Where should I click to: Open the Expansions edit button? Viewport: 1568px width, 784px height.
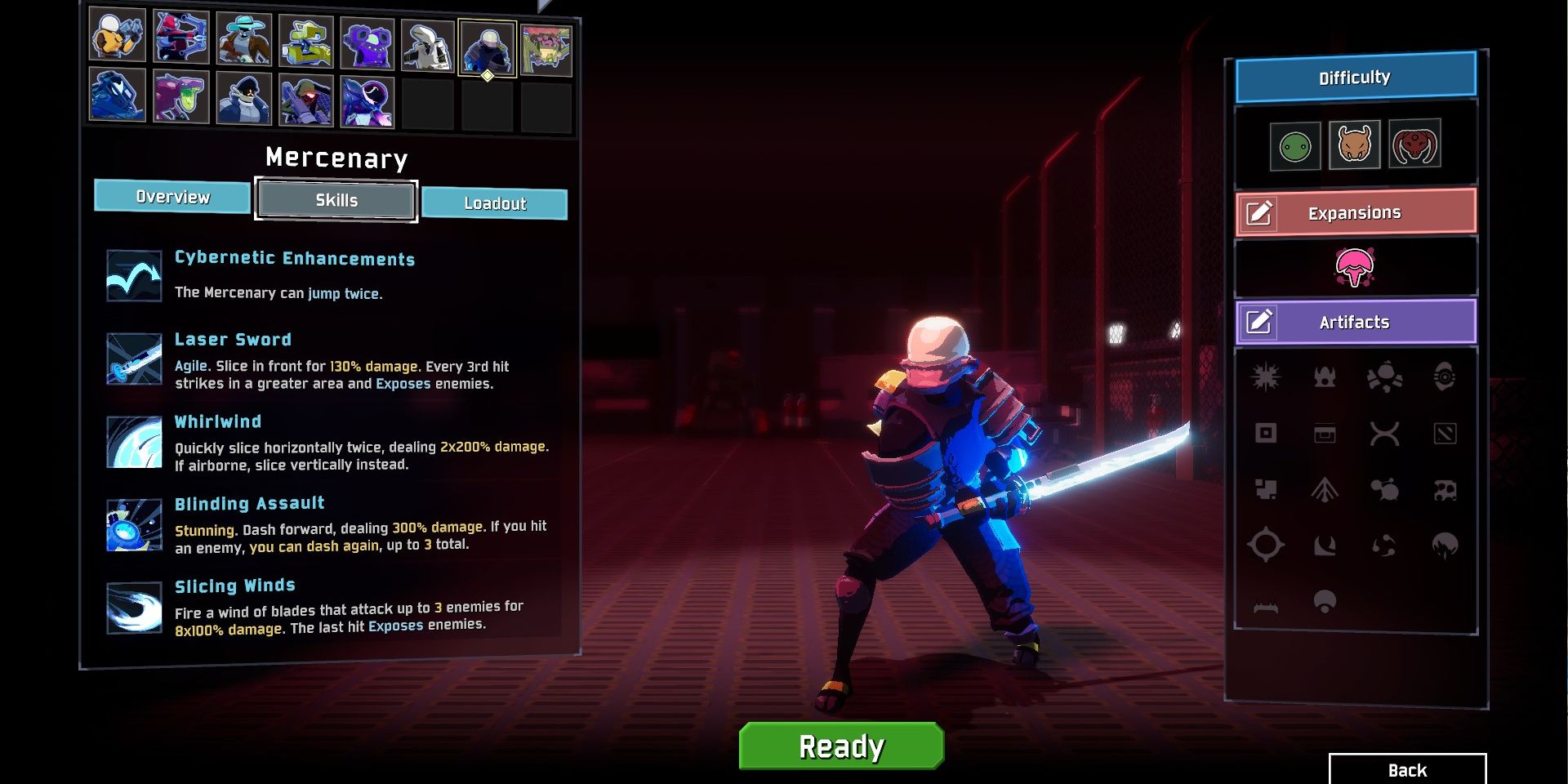pos(1259,213)
